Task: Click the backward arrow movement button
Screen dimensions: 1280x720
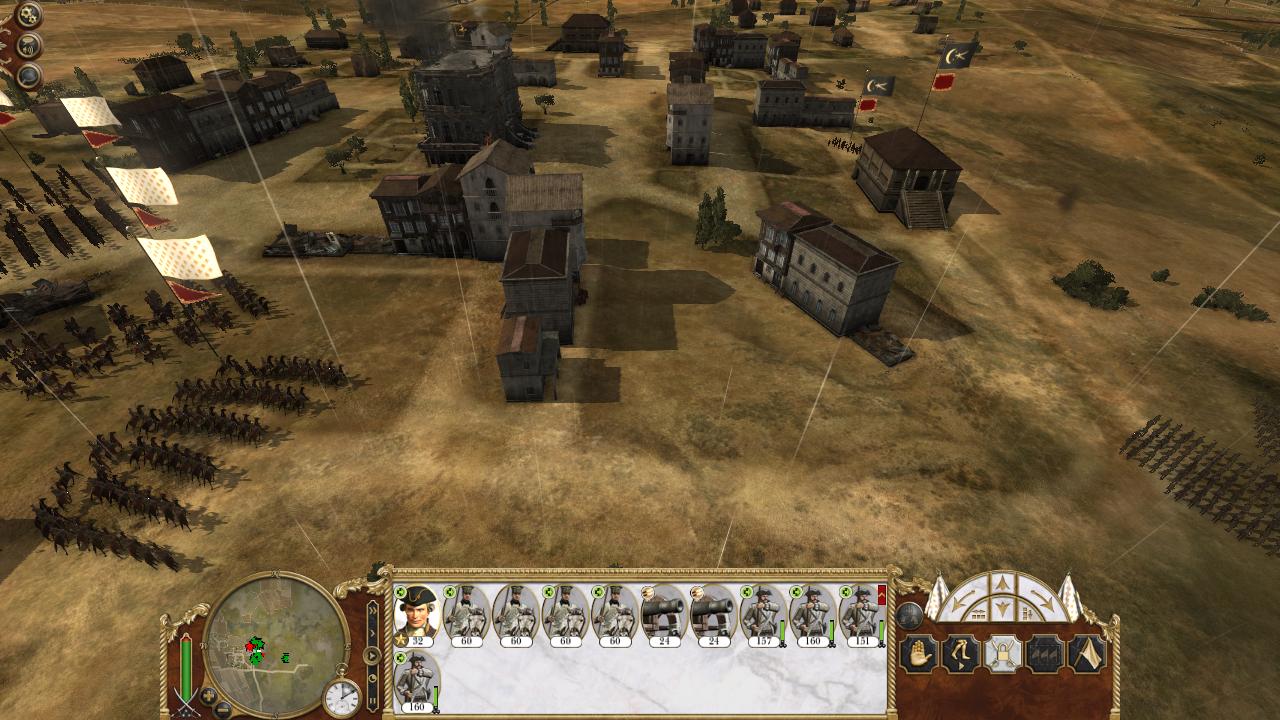Action: pyautogui.click(x=1002, y=609)
